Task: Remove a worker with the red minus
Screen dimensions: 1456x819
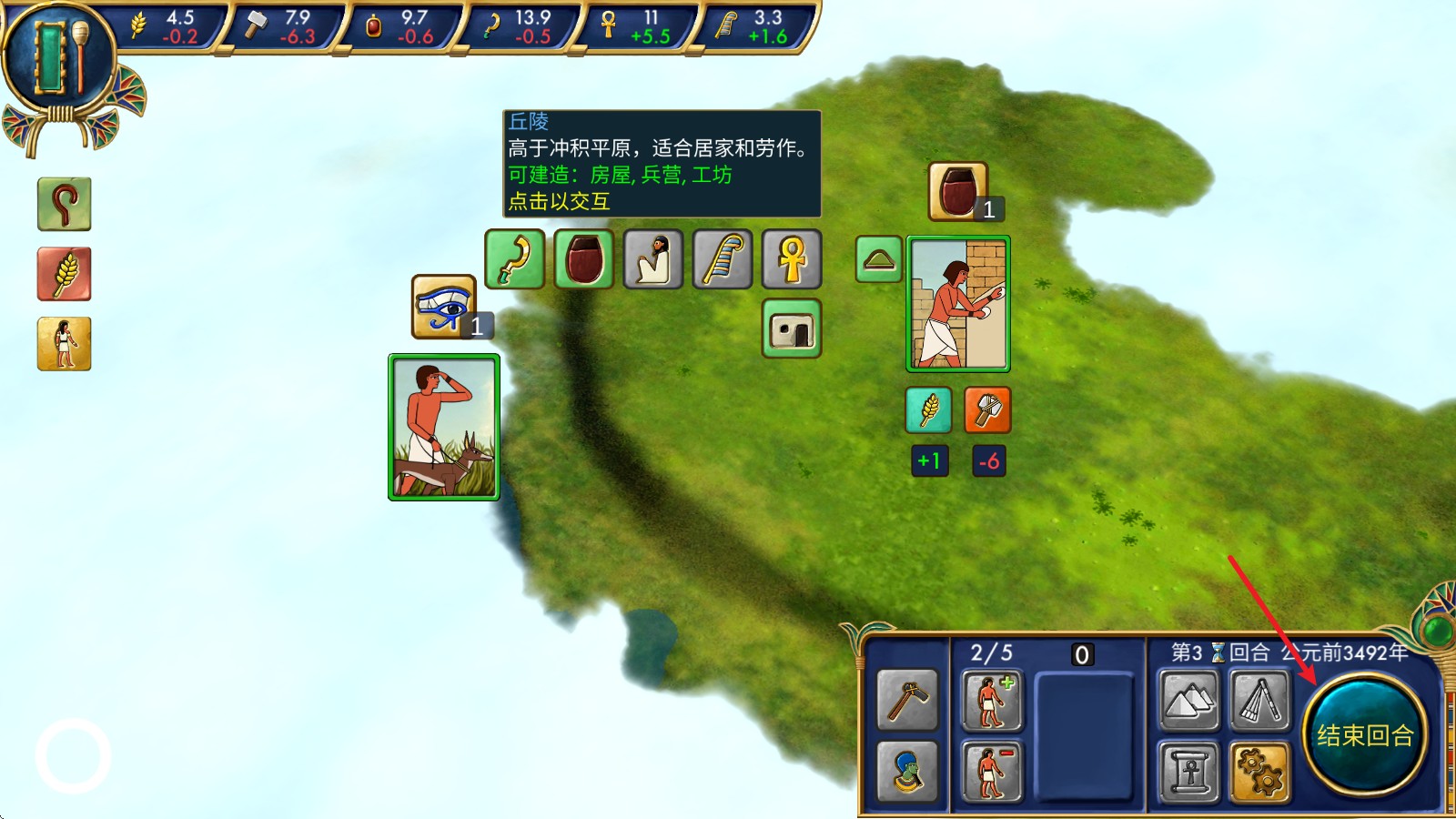Action: (992, 772)
